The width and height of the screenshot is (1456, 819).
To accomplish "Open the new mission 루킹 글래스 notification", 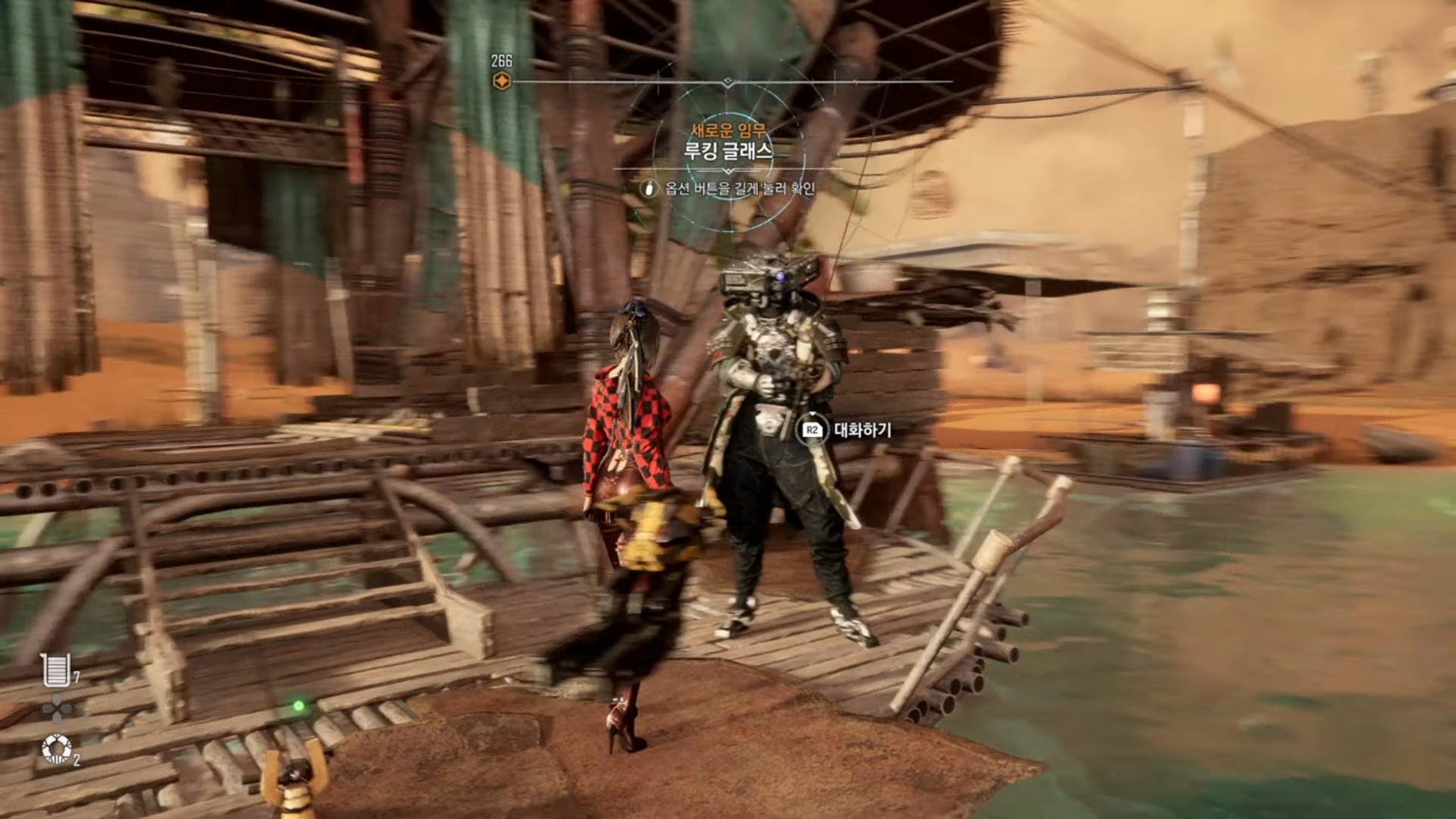I will [x=728, y=149].
